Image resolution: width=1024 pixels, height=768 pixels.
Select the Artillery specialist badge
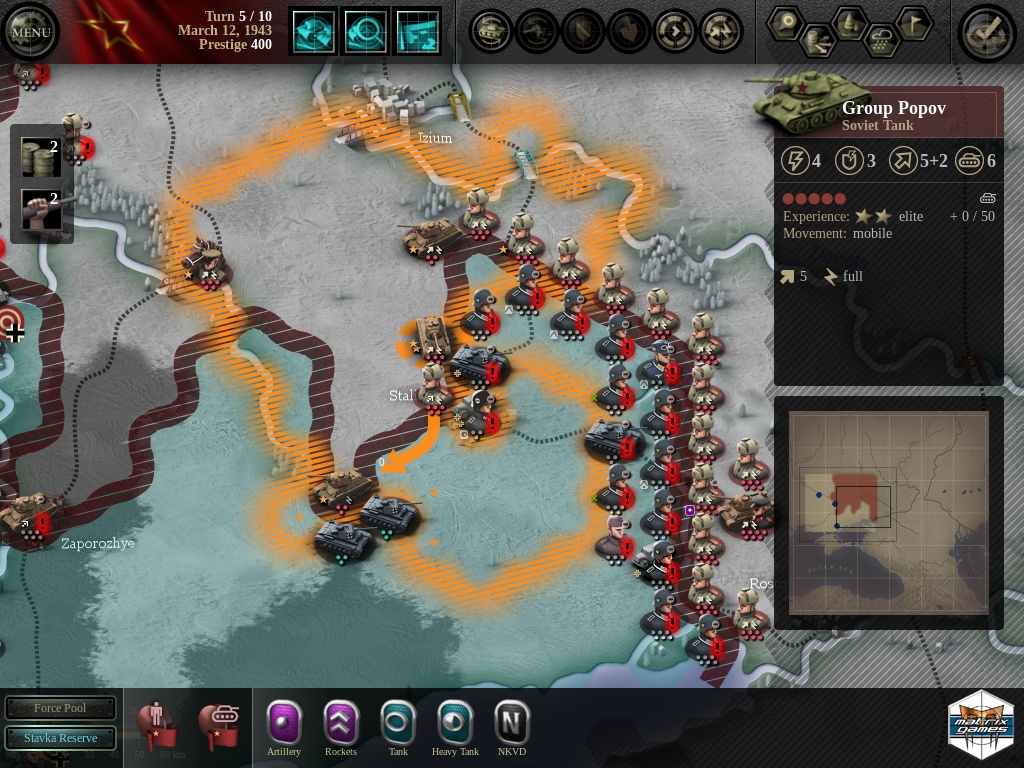284,722
